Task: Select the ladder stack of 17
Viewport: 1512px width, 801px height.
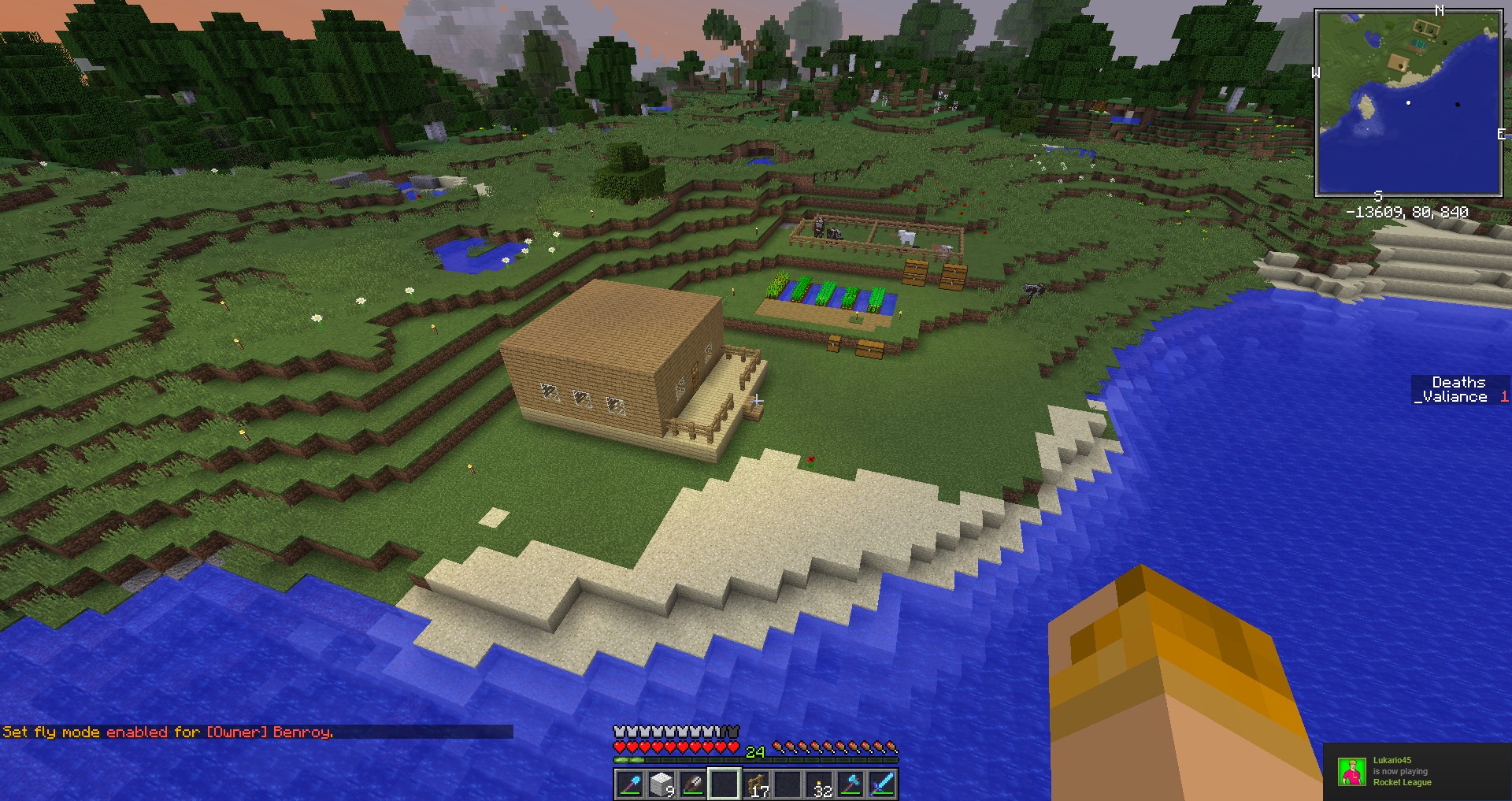Action: [757, 784]
